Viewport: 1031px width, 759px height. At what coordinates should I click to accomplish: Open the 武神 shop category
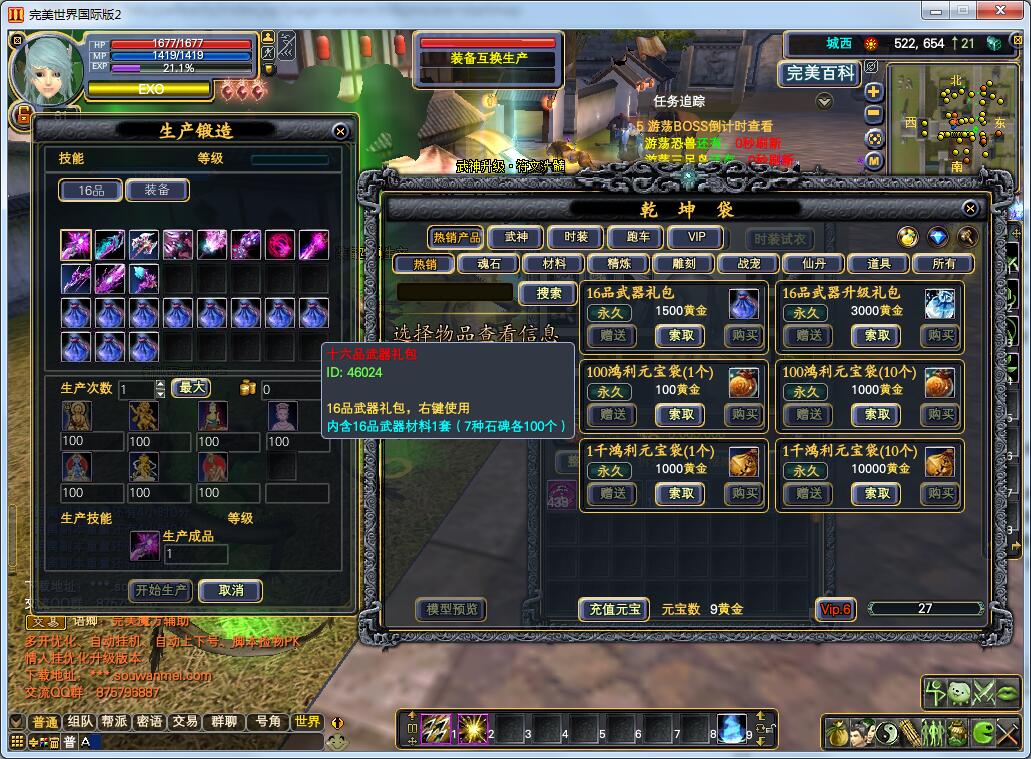tap(516, 237)
